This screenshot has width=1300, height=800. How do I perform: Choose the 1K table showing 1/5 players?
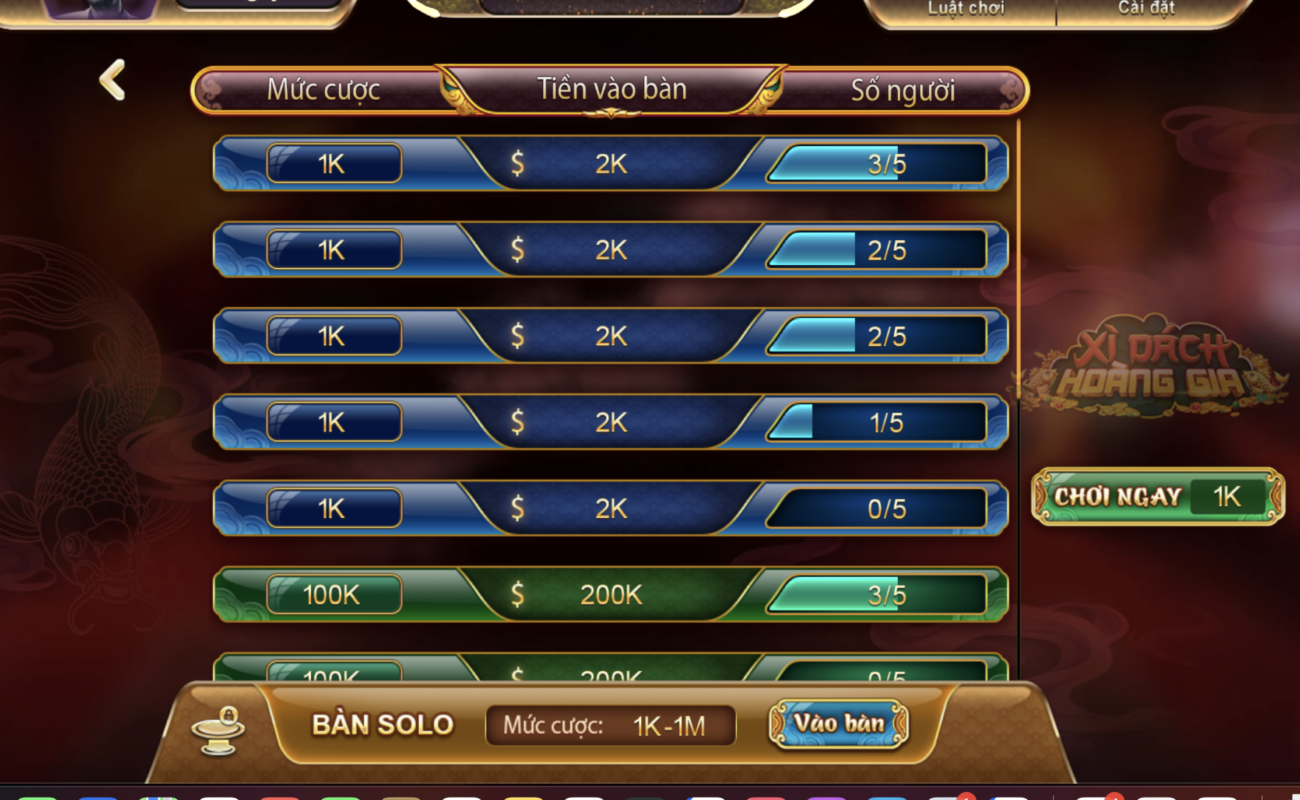[610, 423]
